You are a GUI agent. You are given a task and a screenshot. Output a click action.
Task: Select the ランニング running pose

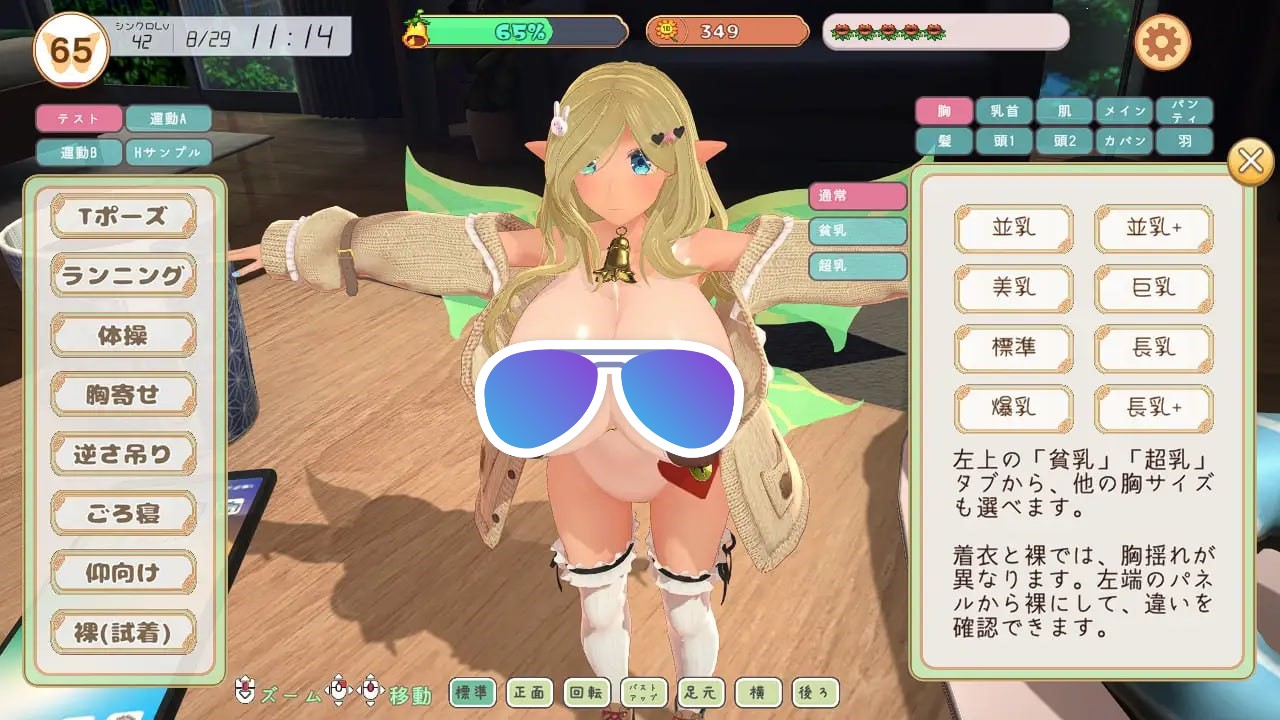(122, 275)
